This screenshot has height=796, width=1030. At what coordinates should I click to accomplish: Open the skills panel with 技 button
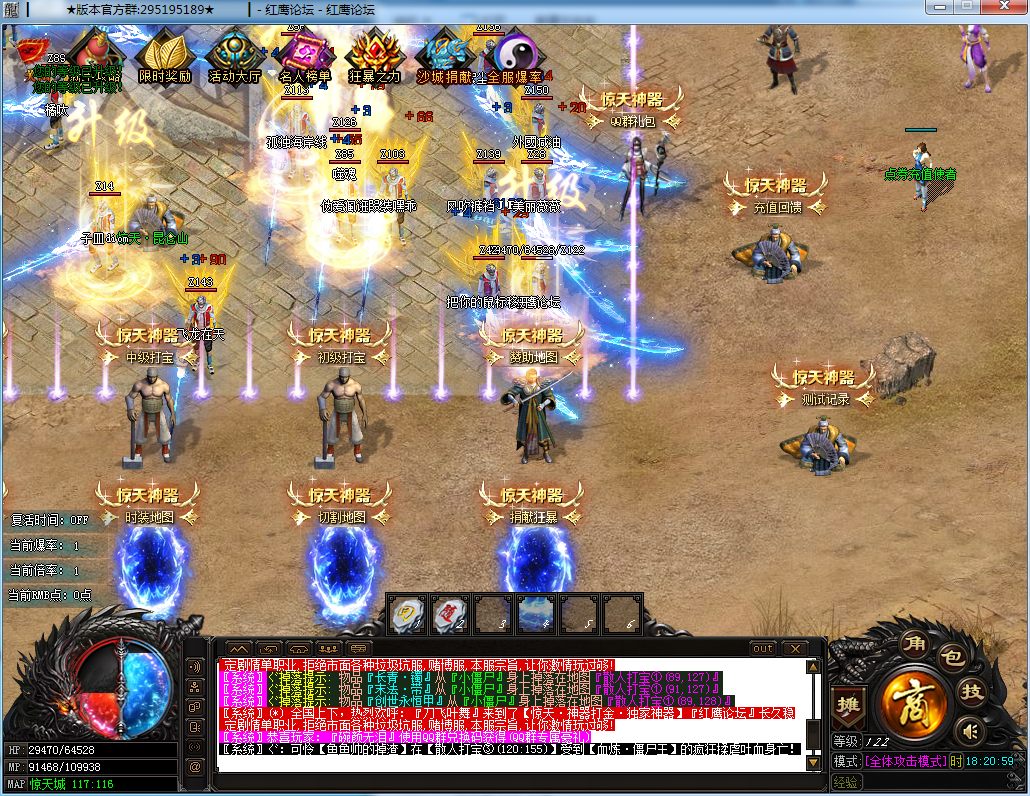click(x=971, y=691)
